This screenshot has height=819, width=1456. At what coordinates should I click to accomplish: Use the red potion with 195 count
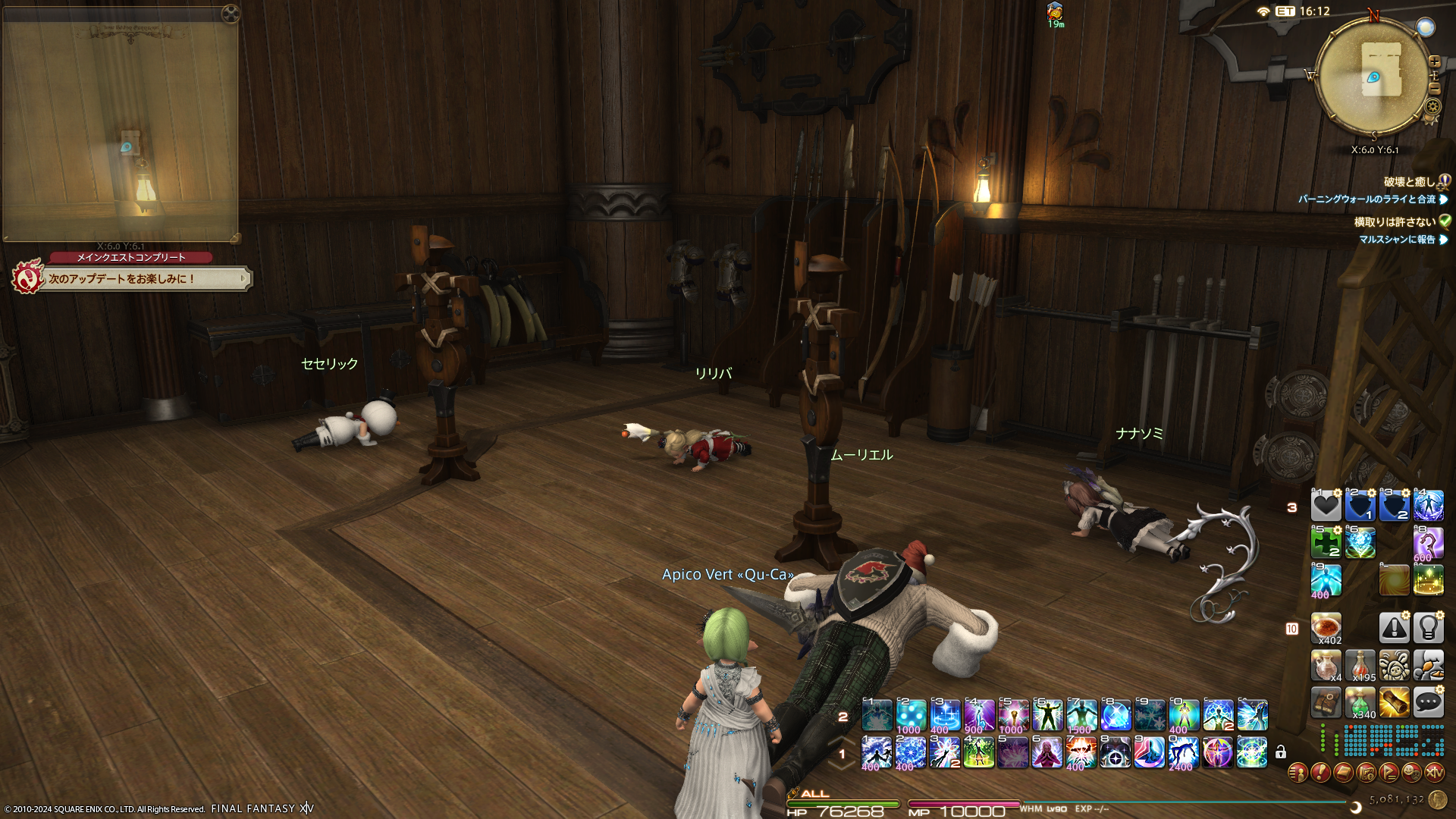[1360, 665]
